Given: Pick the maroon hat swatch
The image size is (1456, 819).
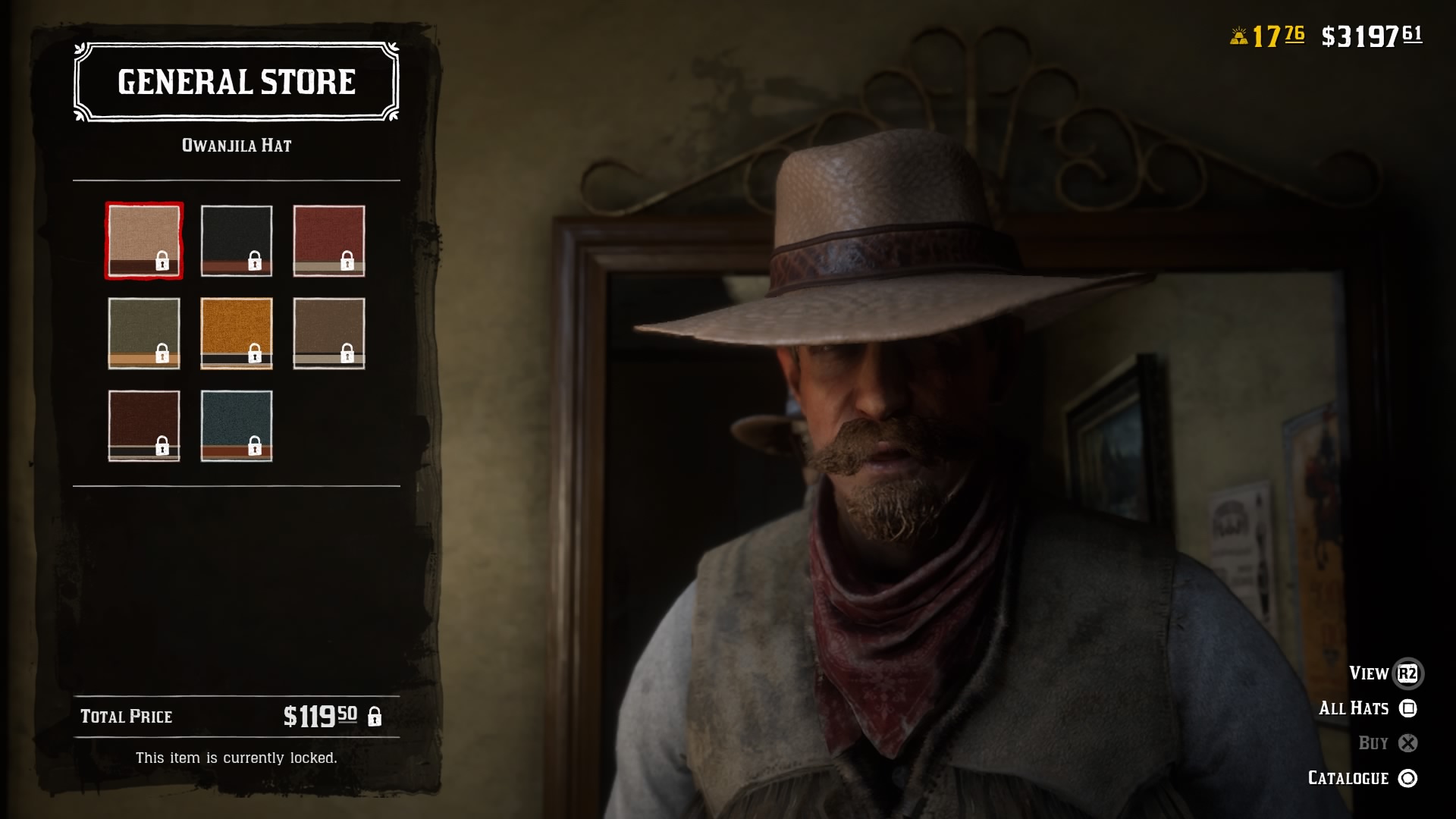Looking at the screenshot, I should click(144, 425).
